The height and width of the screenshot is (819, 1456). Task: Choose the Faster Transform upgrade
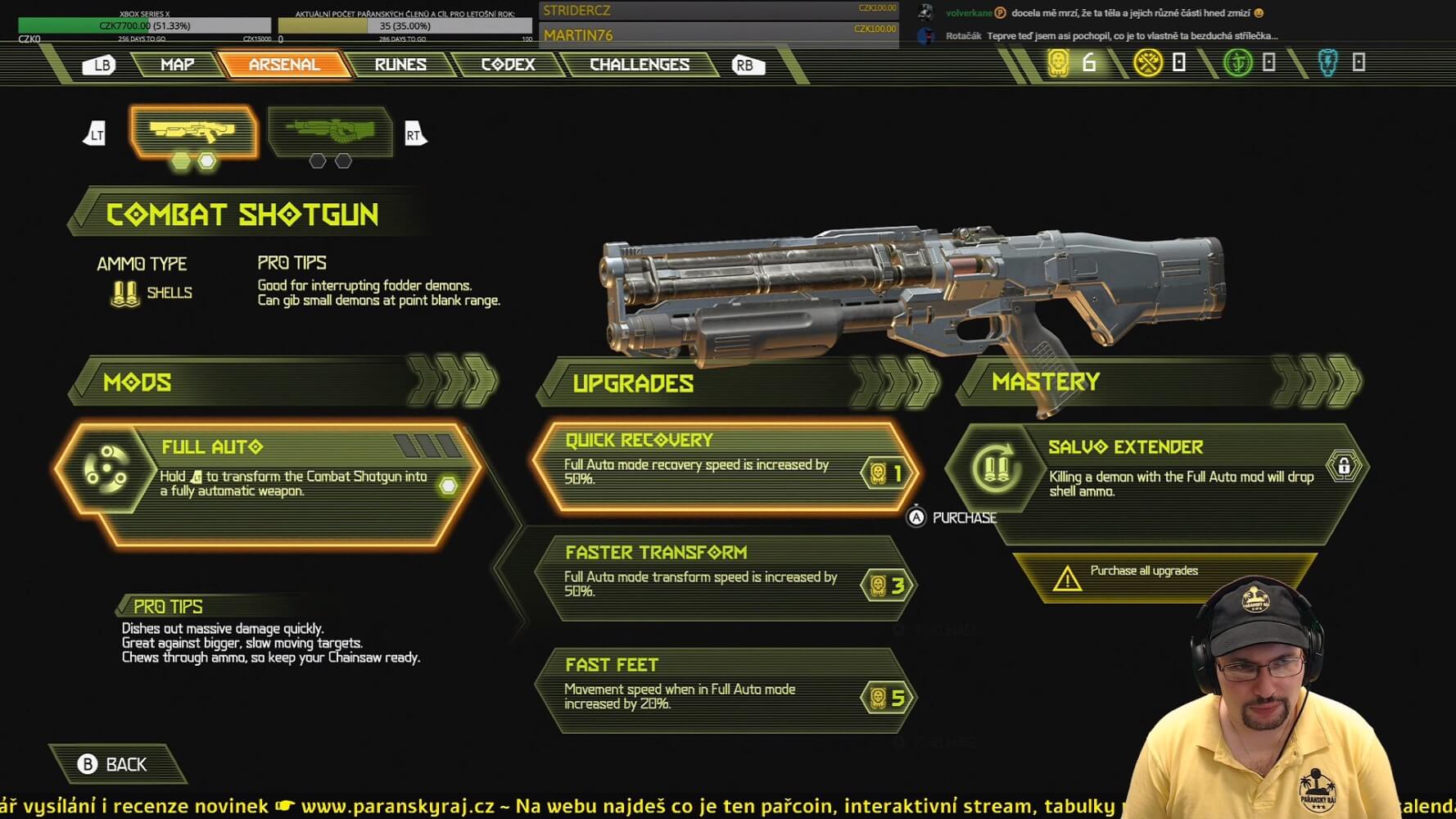pos(725,579)
